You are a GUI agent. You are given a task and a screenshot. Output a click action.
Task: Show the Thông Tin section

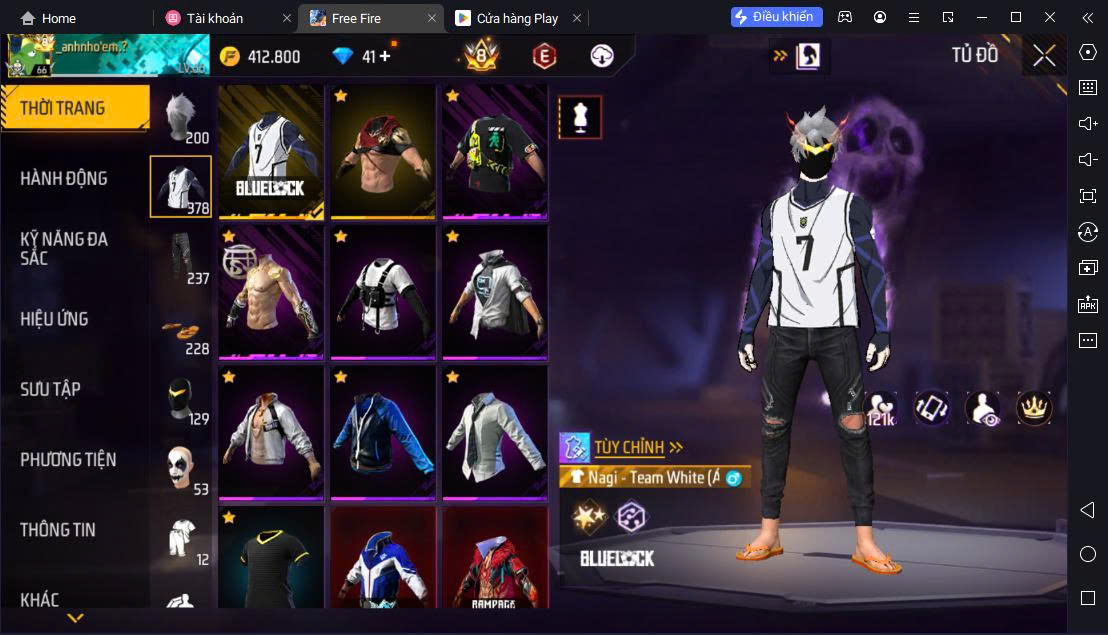[x=58, y=530]
